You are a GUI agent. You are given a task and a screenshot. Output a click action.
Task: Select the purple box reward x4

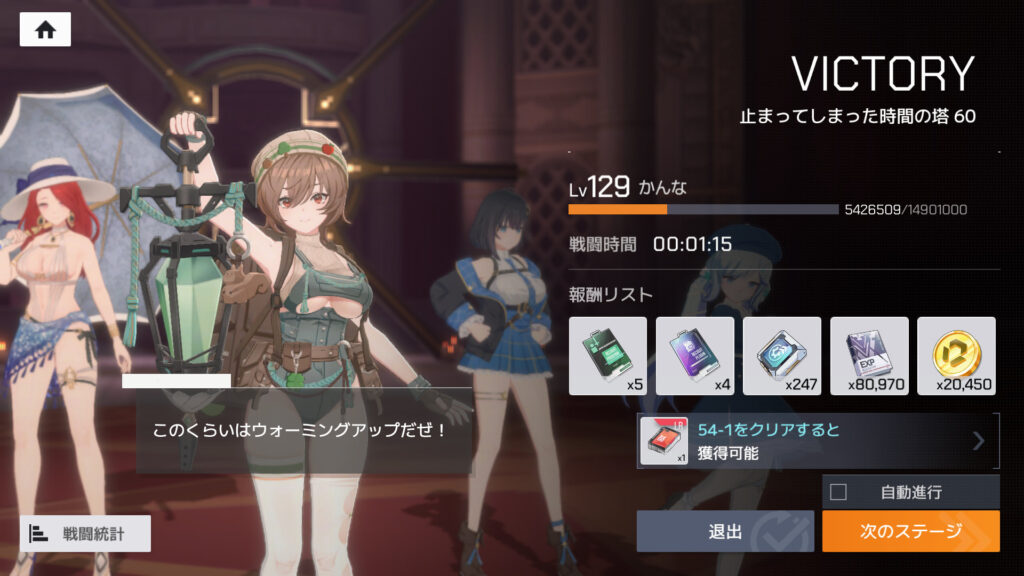695,356
